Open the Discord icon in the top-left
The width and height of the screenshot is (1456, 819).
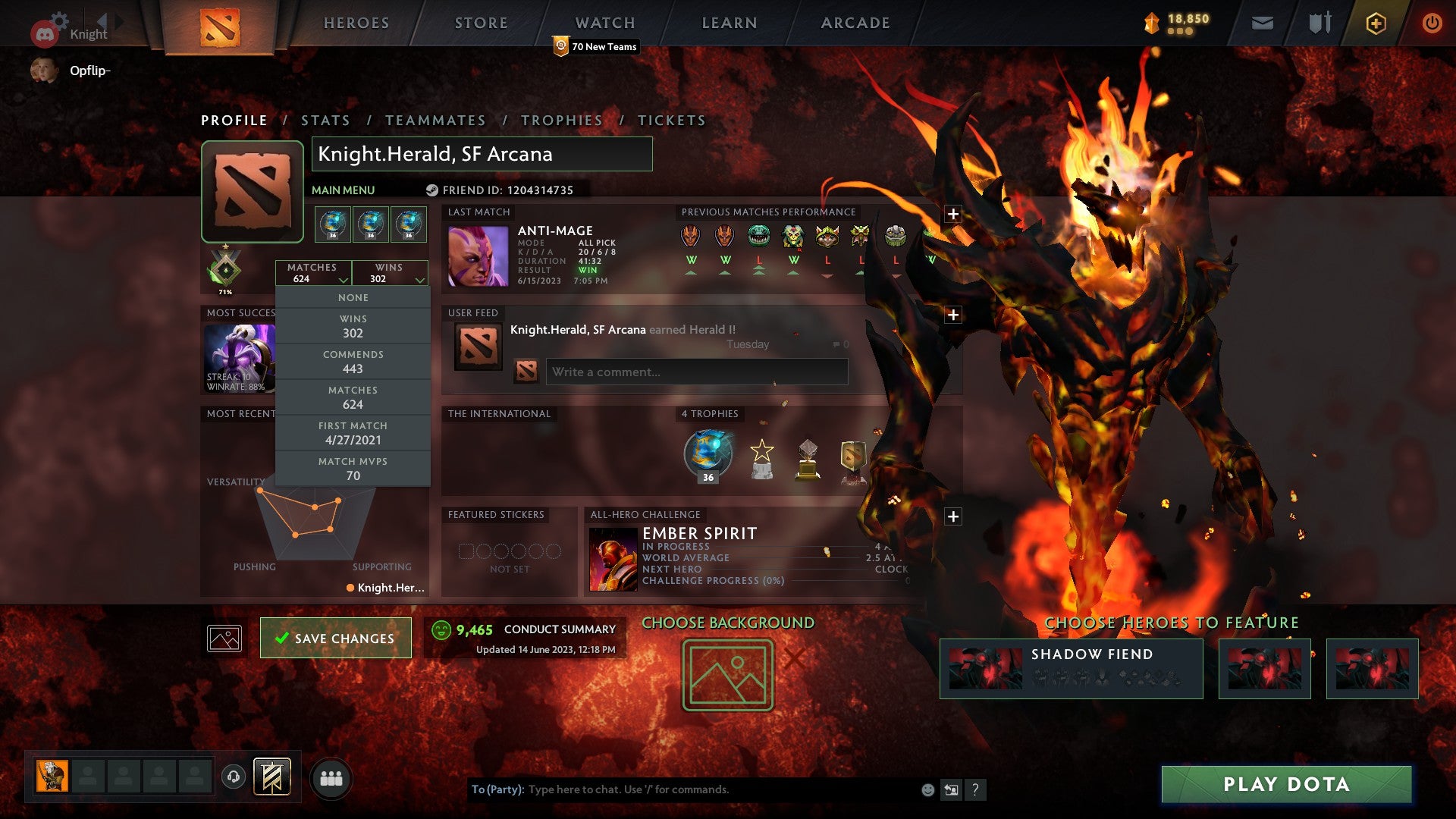[x=45, y=32]
